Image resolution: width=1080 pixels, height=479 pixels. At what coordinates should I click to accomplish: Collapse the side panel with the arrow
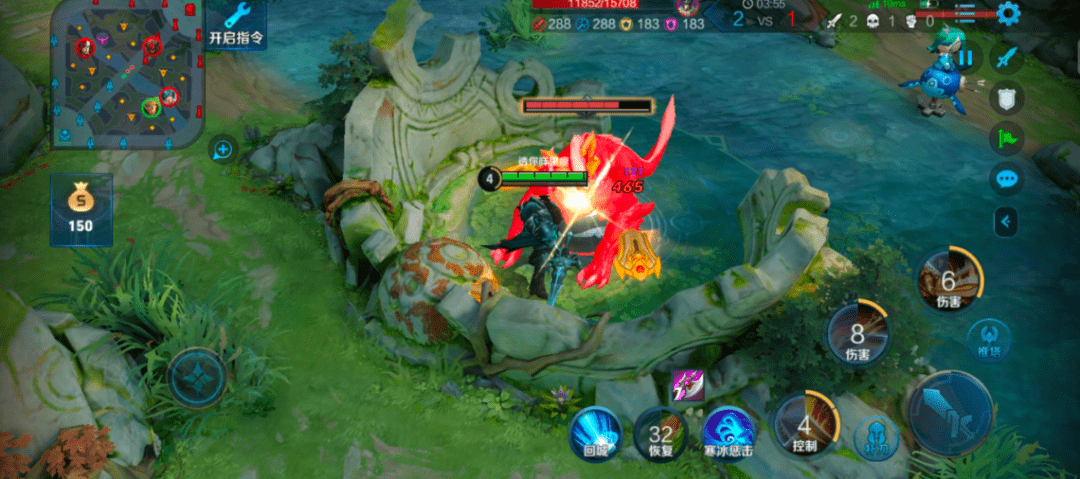point(1007,221)
